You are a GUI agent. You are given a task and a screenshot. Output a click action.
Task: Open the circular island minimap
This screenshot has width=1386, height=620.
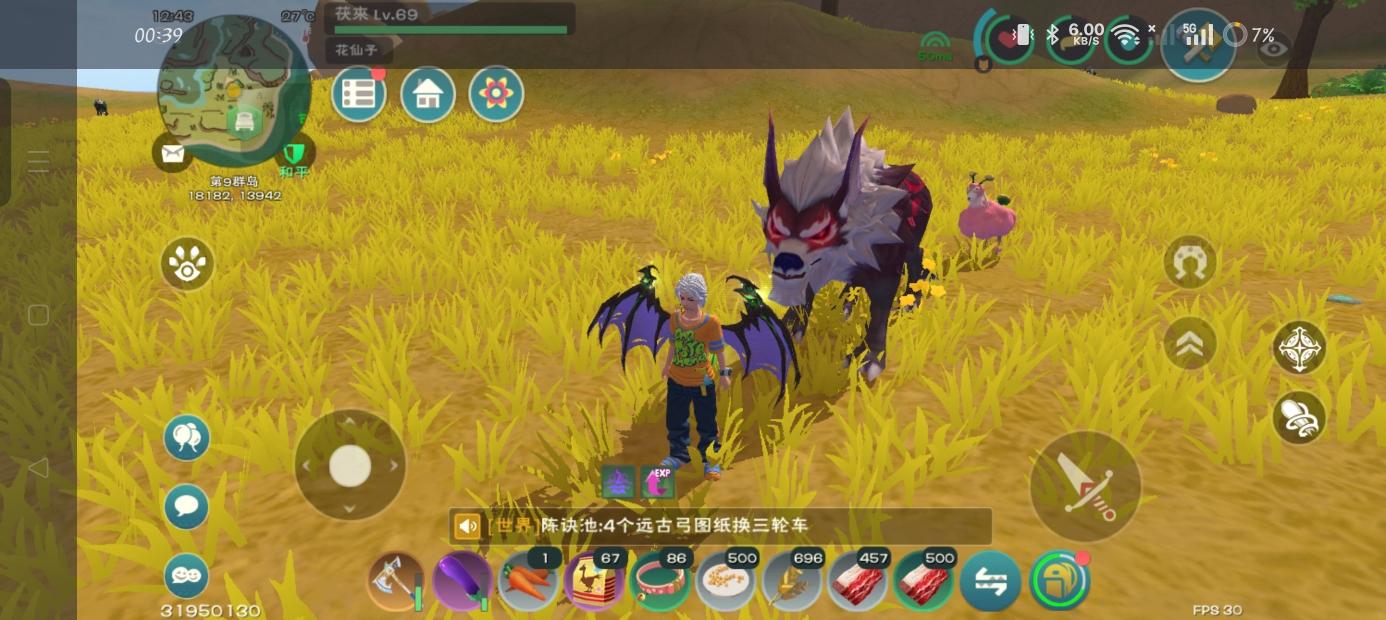[234, 90]
